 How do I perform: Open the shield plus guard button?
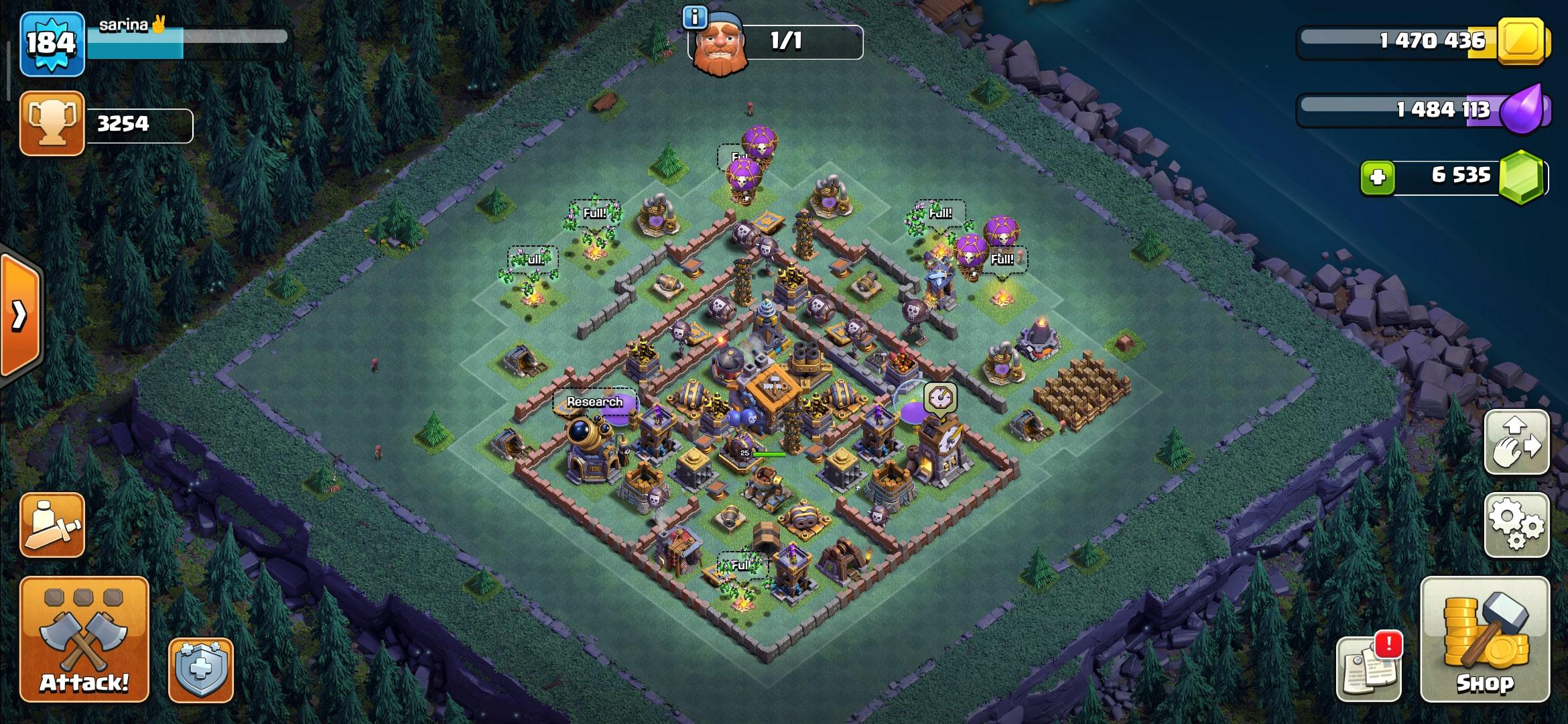tap(200, 670)
